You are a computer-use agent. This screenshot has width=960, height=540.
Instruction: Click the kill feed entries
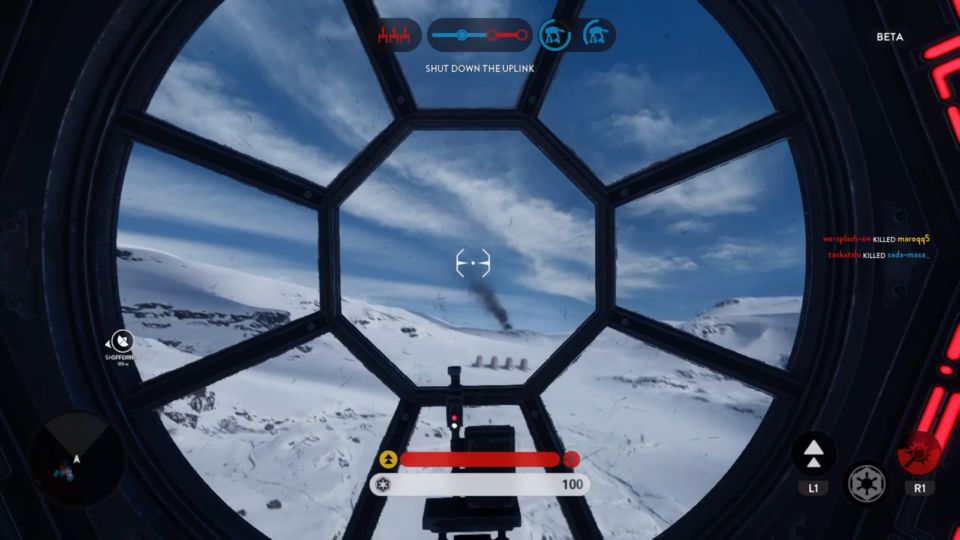tap(876, 247)
